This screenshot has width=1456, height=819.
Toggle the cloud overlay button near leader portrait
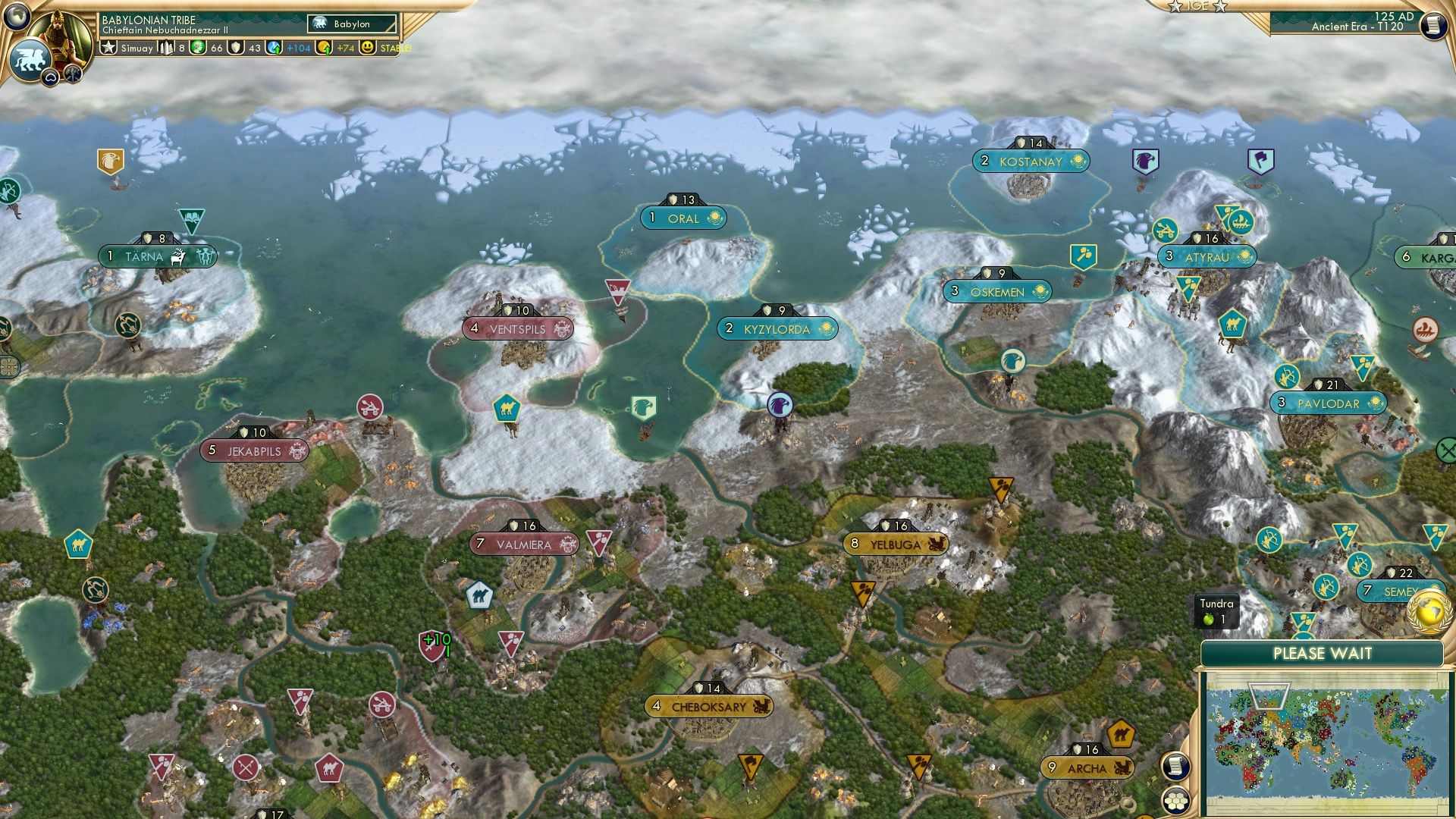[50, 78]
